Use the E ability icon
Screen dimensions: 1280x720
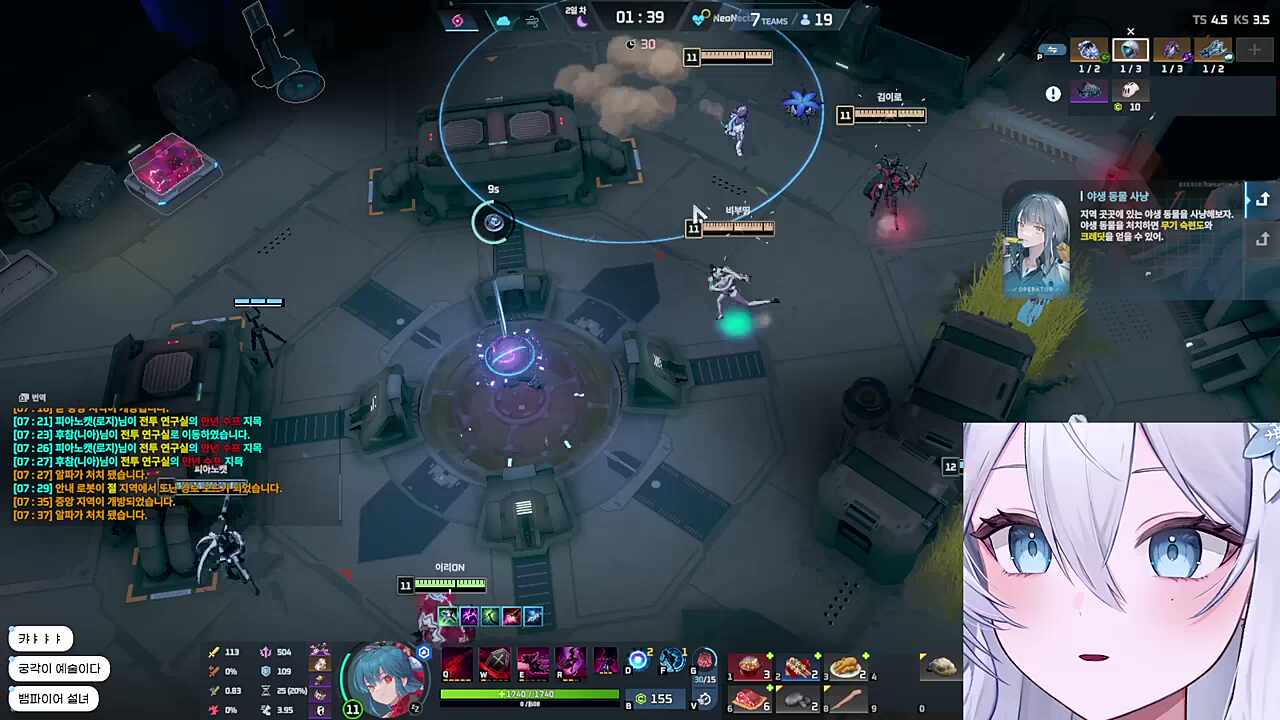click(x=533, y=662)
